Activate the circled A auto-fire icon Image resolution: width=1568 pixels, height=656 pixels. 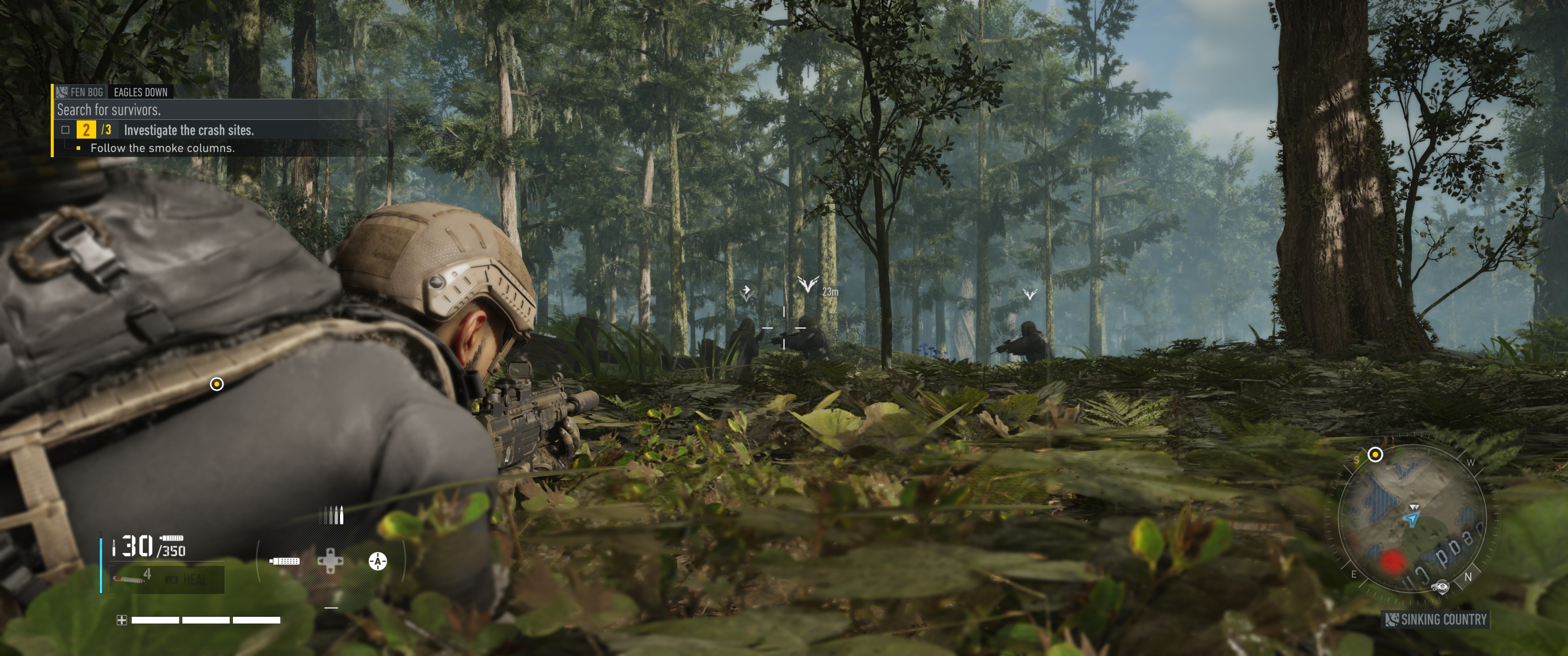point(377,560)
